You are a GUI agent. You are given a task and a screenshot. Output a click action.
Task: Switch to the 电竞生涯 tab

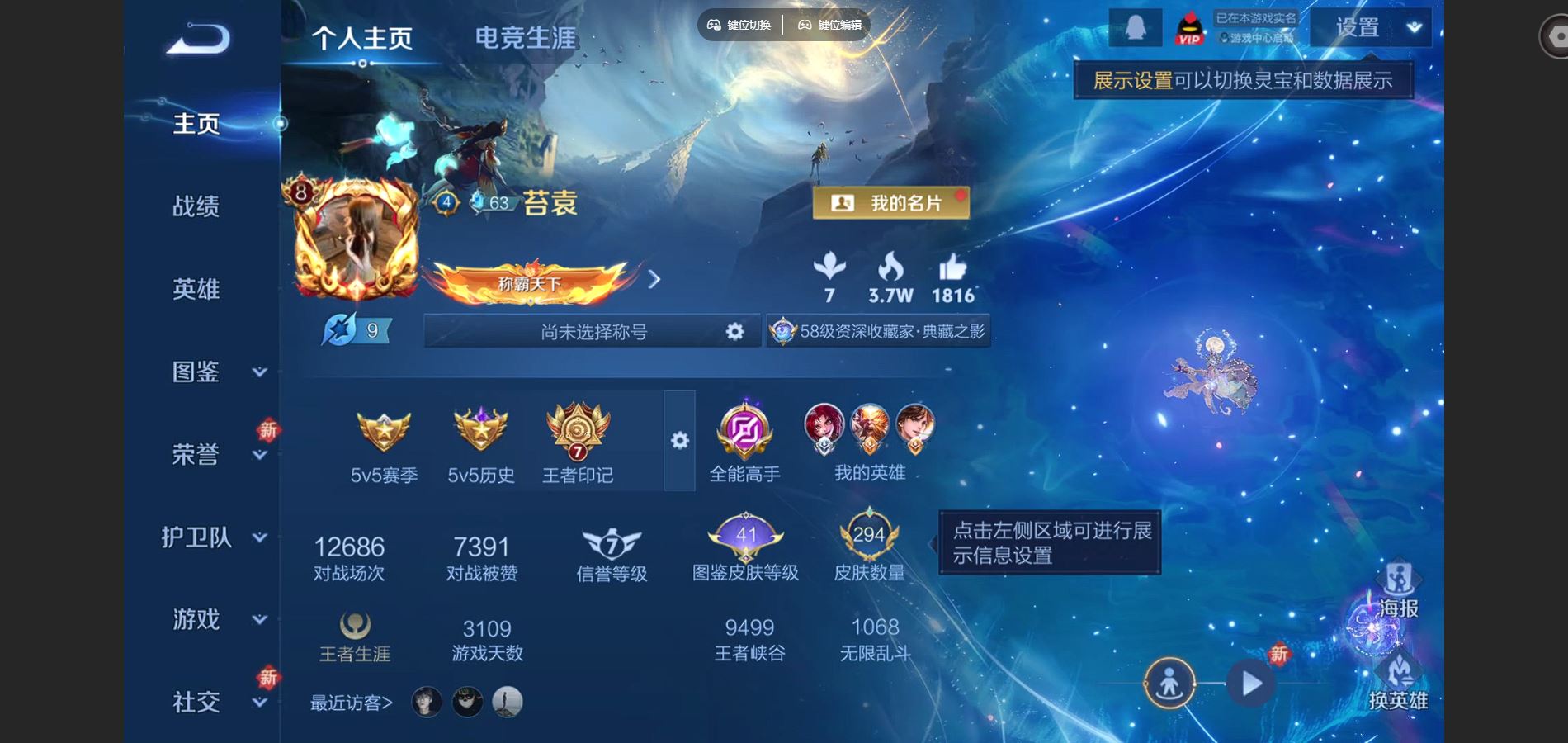coord(526,37)
